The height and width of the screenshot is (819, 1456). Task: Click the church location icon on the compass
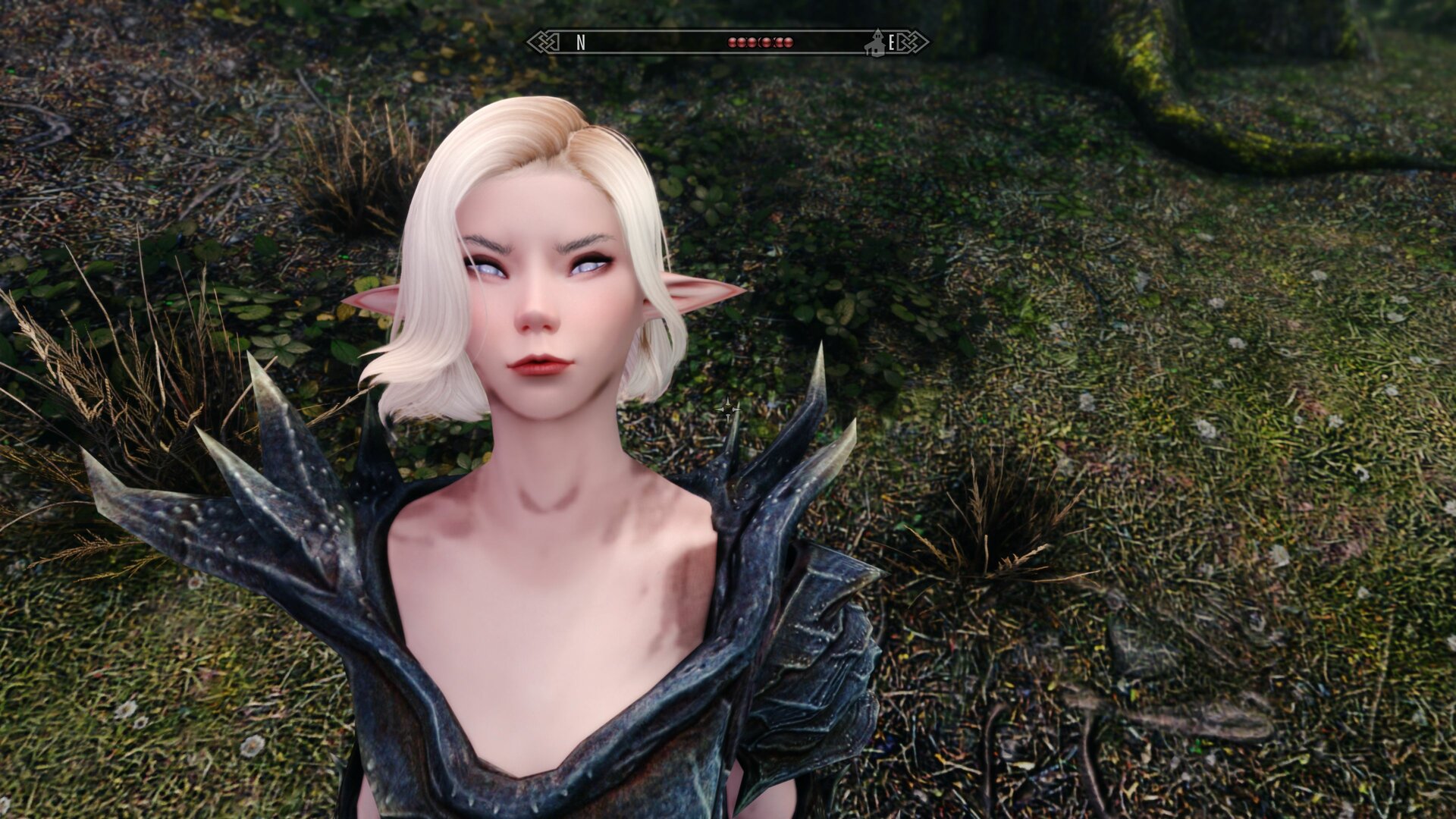coord(876,42)
